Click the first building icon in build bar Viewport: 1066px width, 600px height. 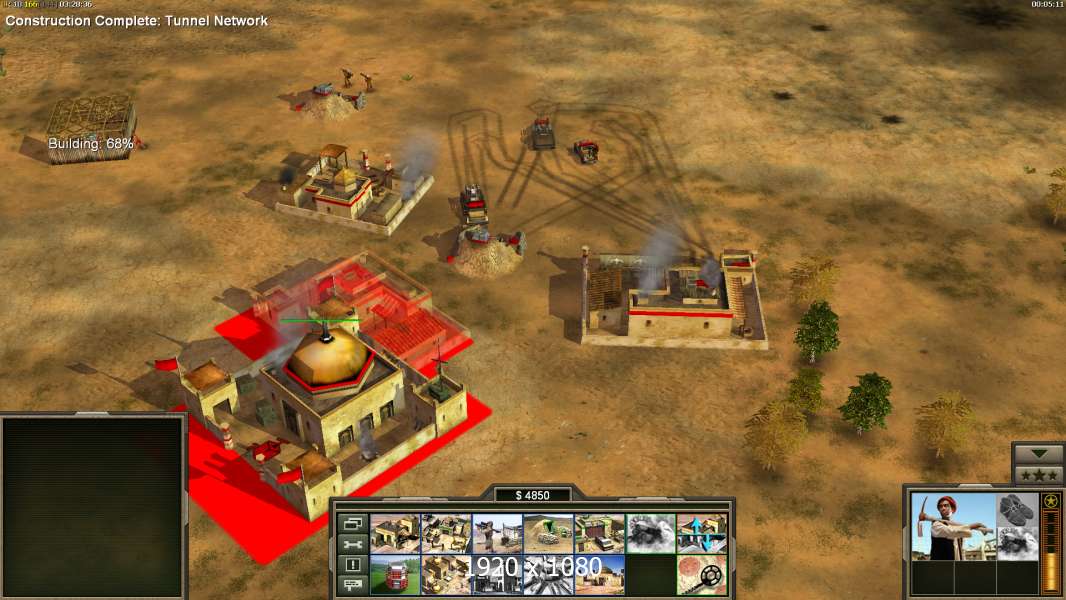395,534
